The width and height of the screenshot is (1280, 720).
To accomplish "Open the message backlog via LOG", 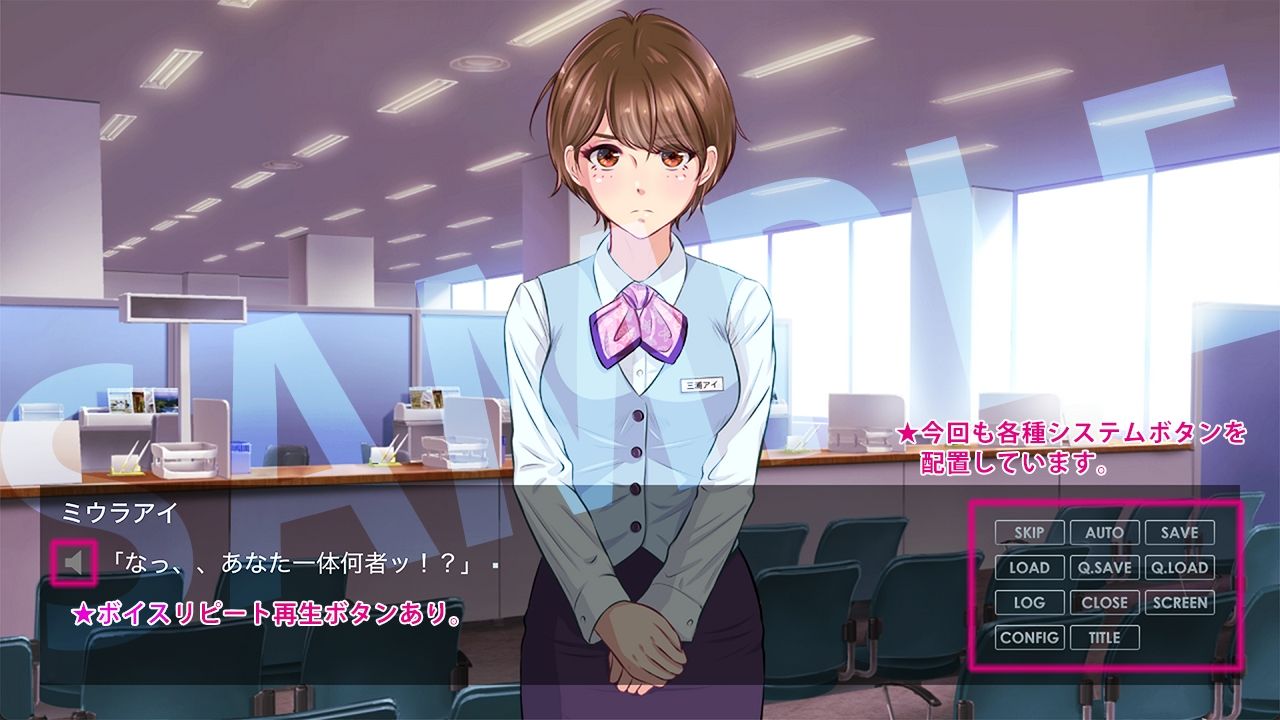I will 1028,603.
